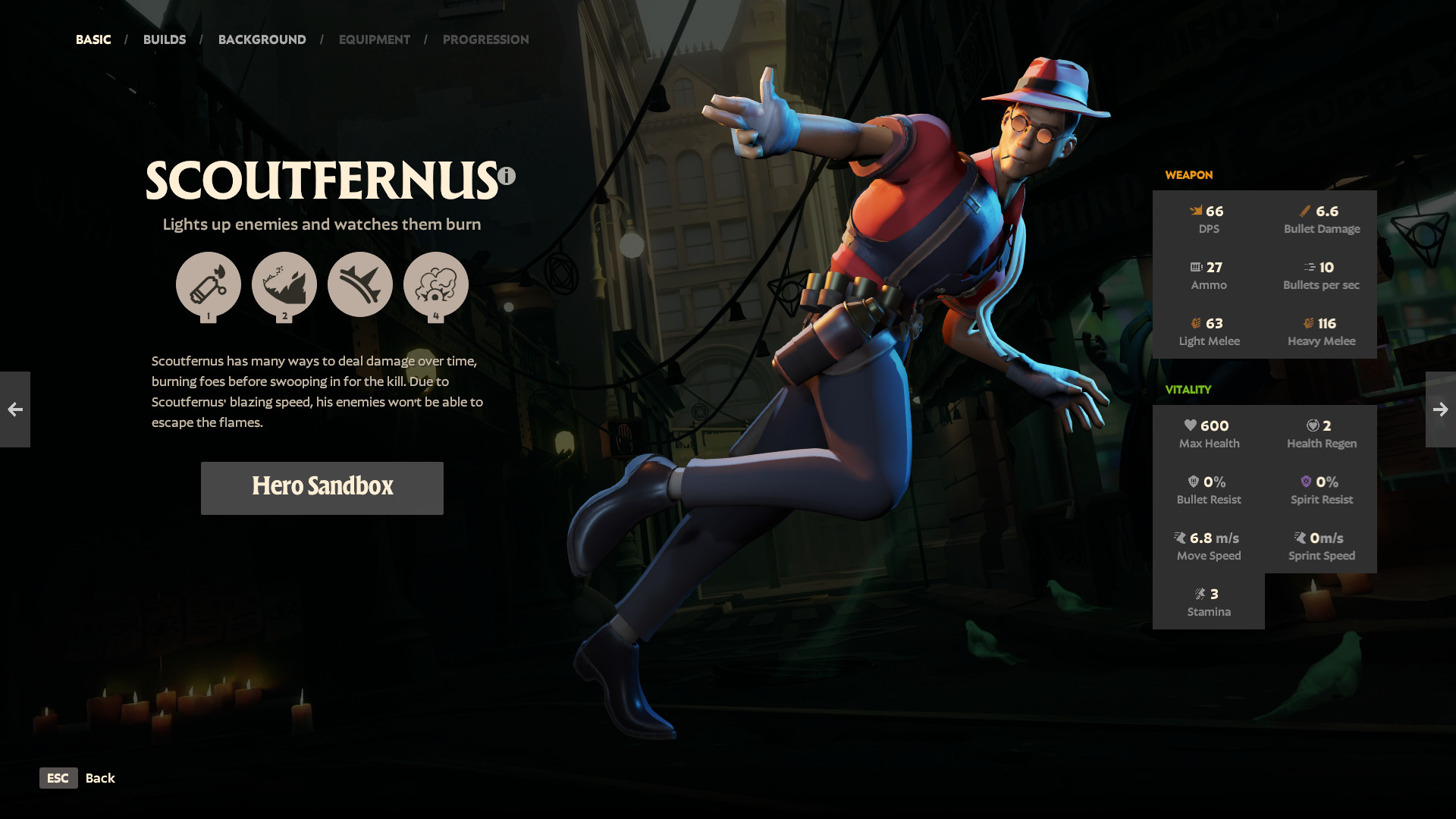
Task: Open the EQUIPMENT tab
Action: [x=374, y=39]
